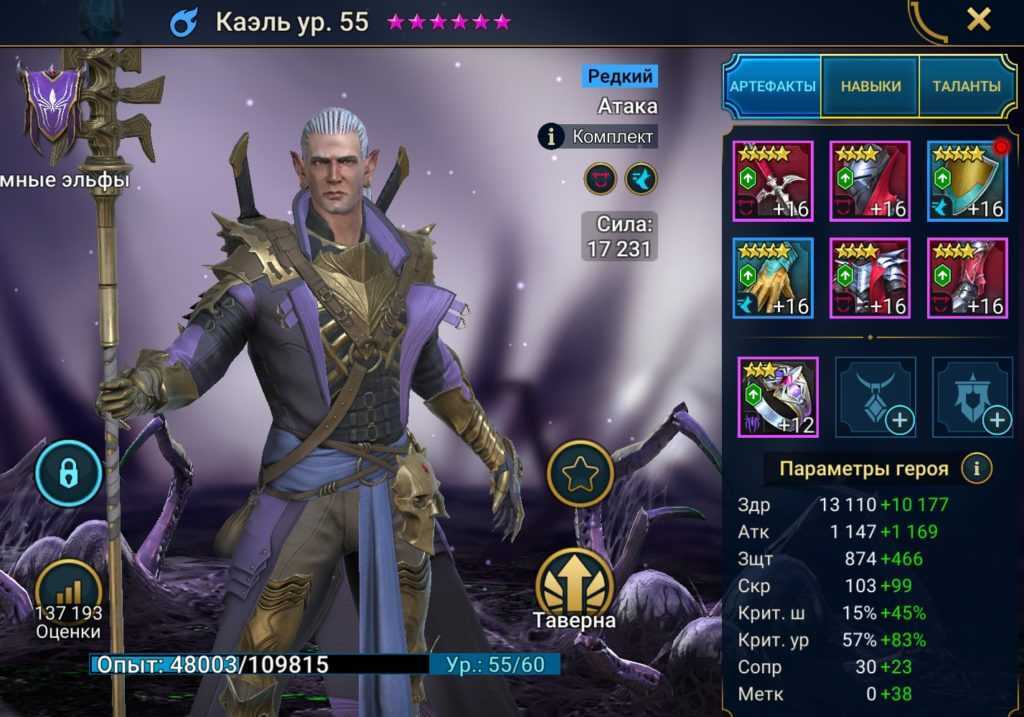Select the equipped chestplate artifact slot
This screenshot has height=717, width=1024.
869,278
